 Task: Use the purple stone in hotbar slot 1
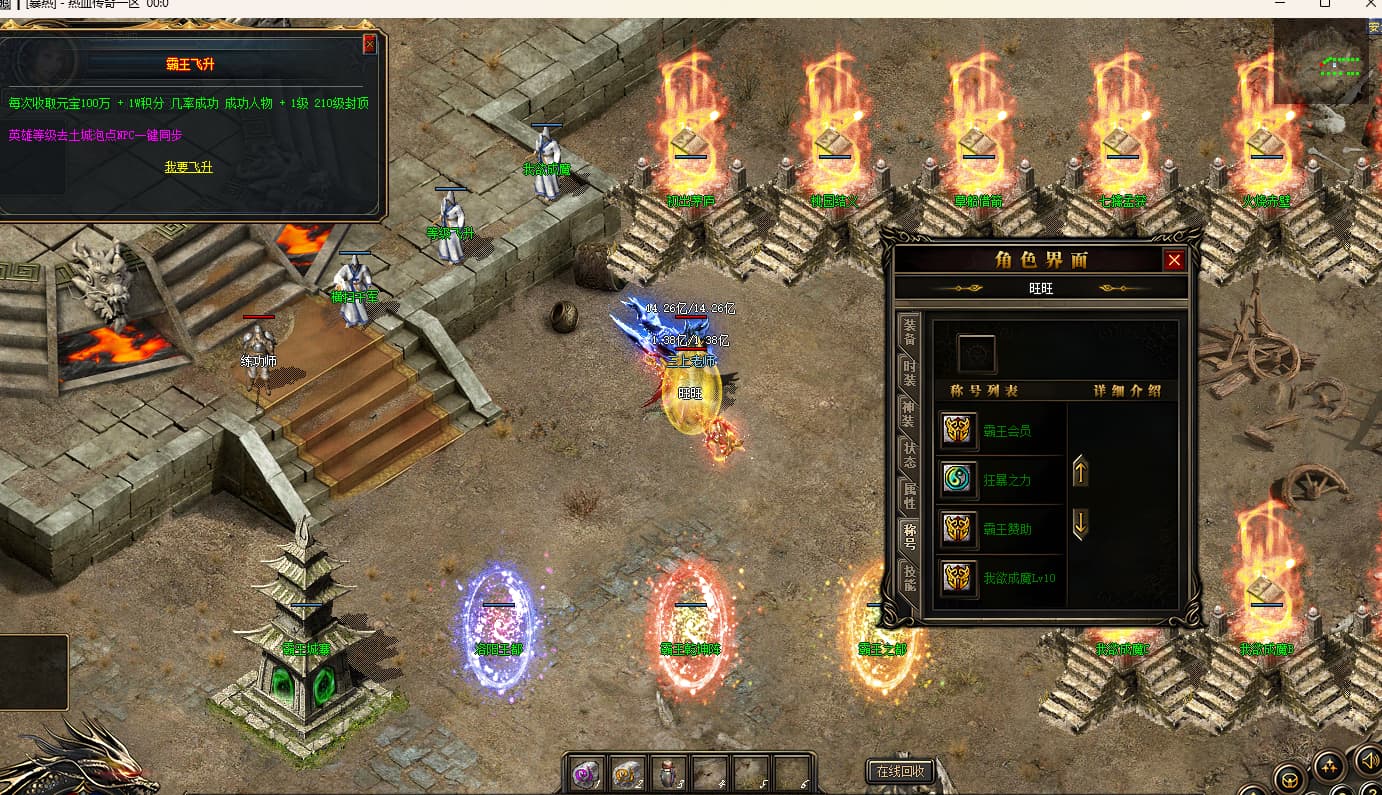[x=585, y=773]
